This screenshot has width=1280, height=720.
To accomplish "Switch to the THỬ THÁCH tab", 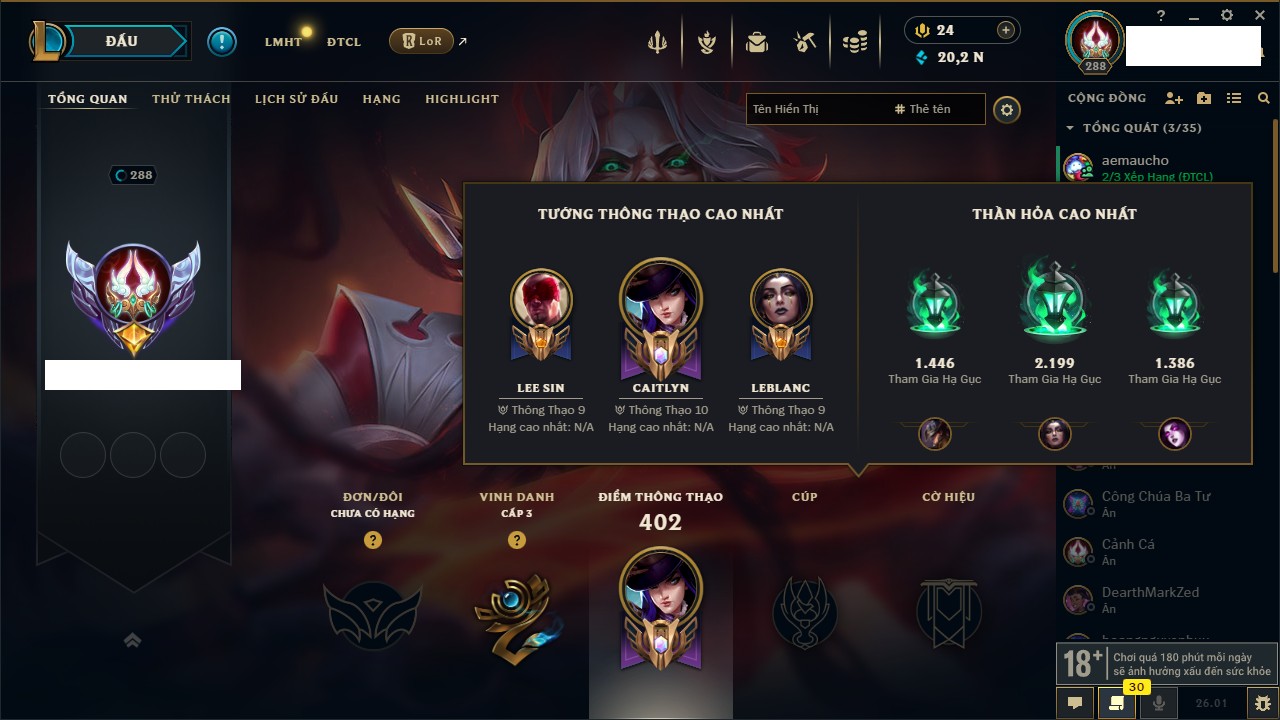I will coord(191,99).
